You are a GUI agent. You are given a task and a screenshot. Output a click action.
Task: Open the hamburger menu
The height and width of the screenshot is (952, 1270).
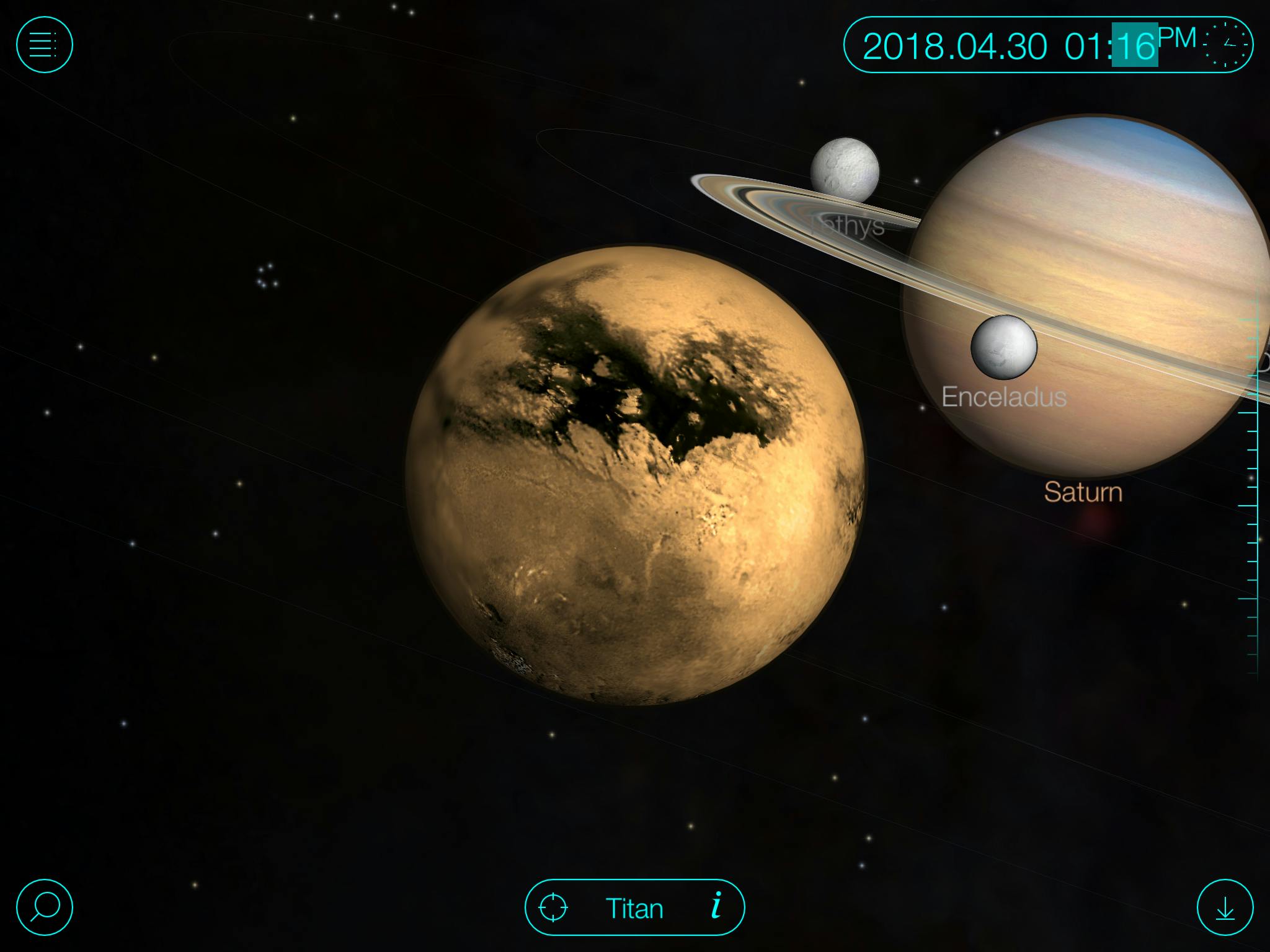(44, 45)
